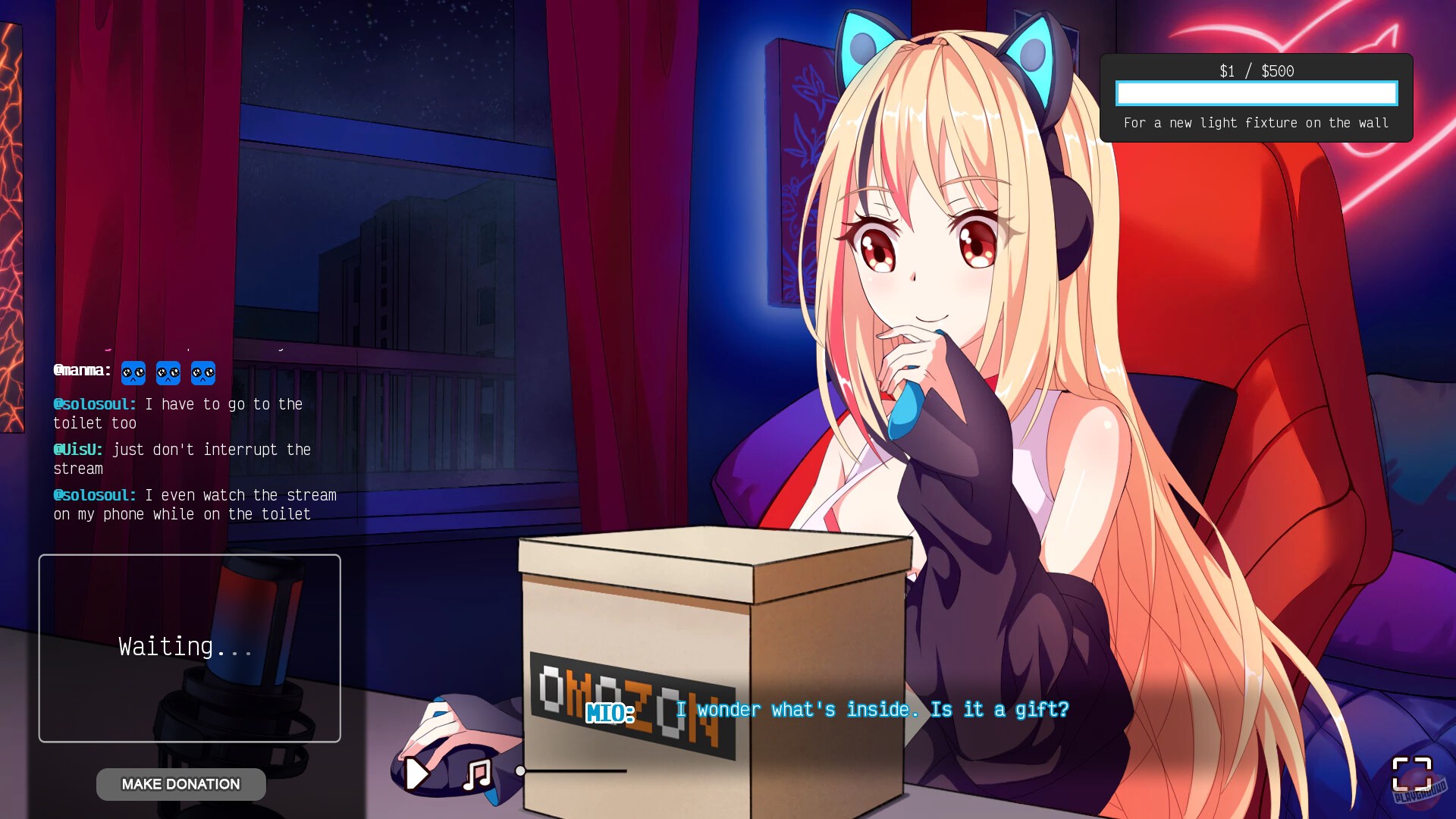
Task: Click the 'For a new light fixture' goal text
Action: (x=1255, y=123)
